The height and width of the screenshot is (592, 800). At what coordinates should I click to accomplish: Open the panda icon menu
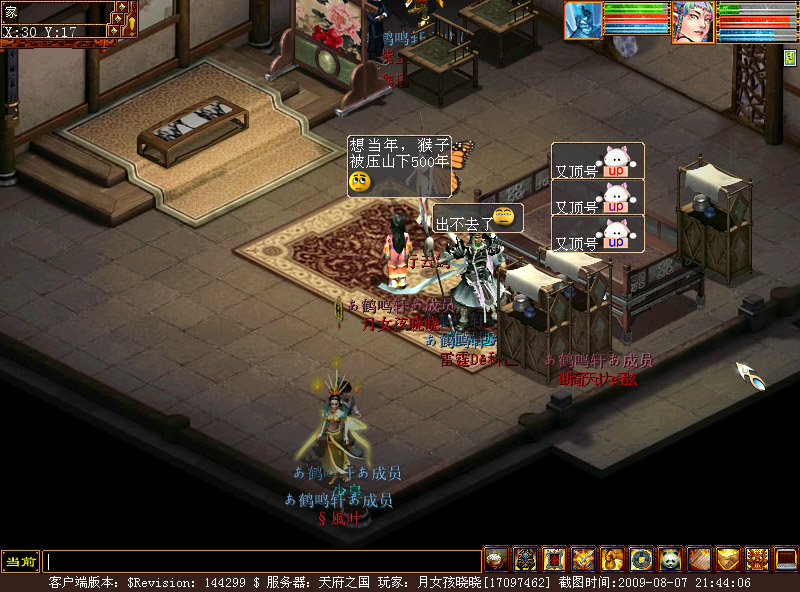pyautogui.click(x=670, y=560)
